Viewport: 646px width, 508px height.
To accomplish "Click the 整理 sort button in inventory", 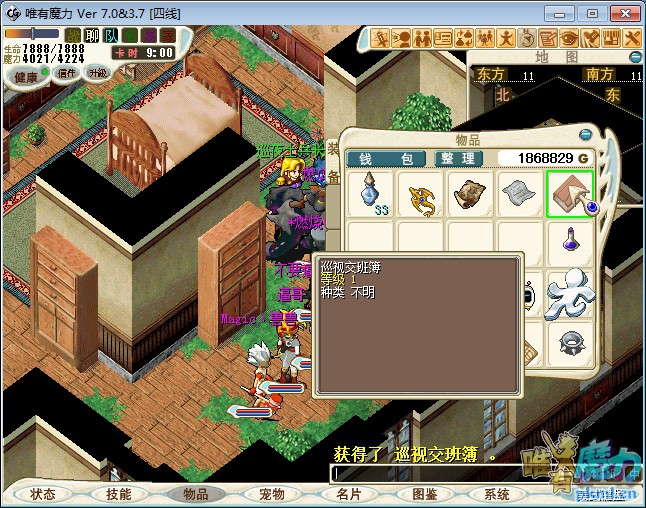I will pyautogui.click(x=459, y=158).
